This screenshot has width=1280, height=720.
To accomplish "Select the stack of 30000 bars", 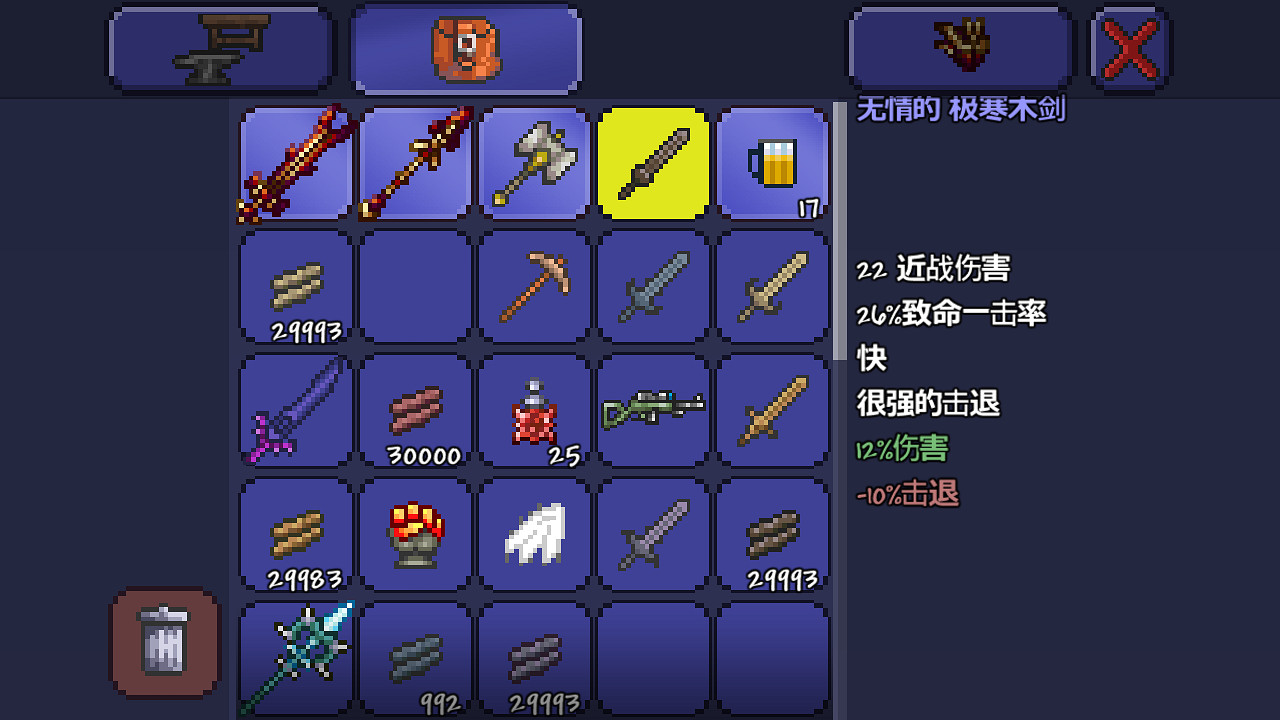I will [413, 410].
